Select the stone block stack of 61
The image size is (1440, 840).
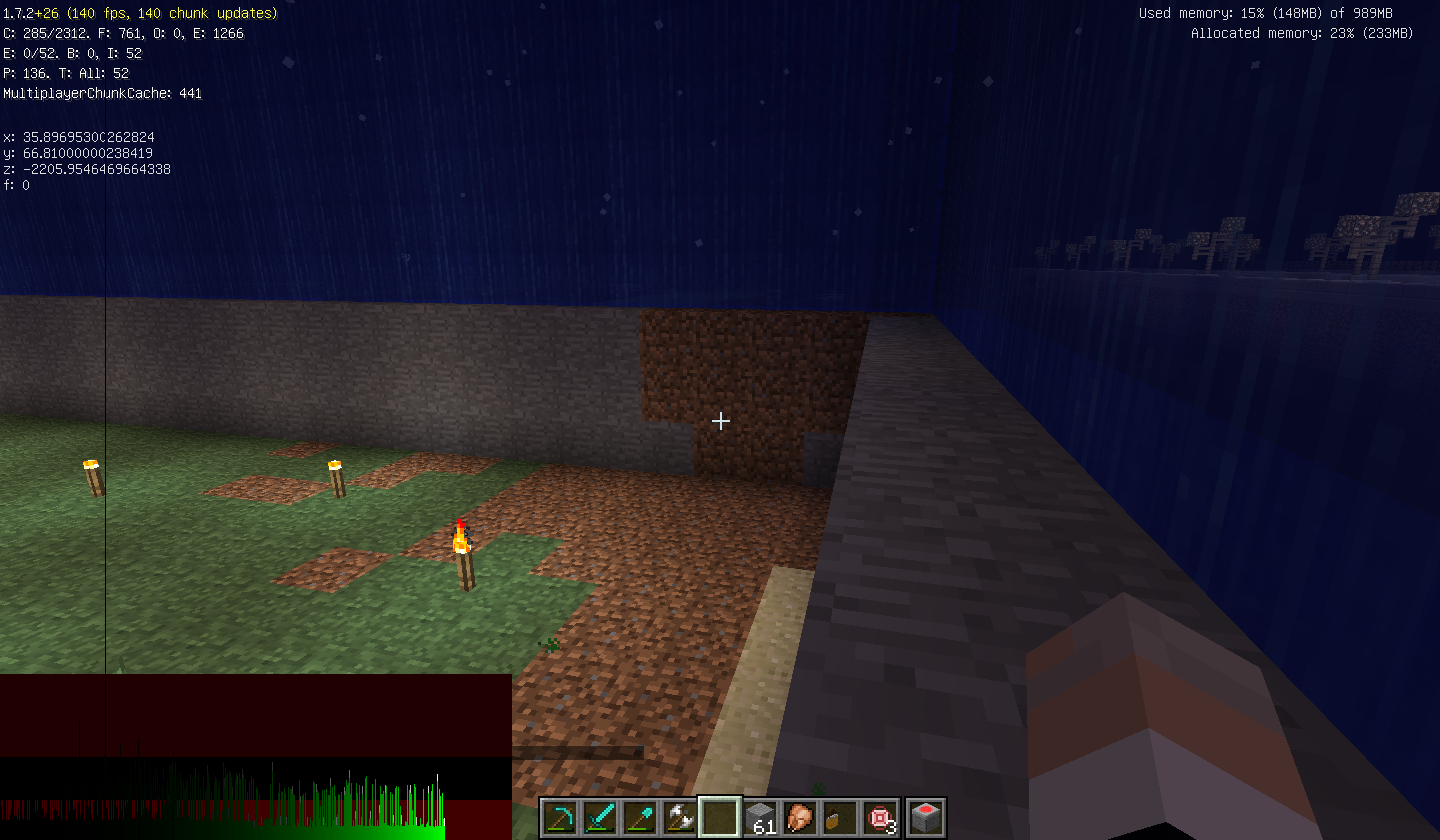[x=761, y=817]
